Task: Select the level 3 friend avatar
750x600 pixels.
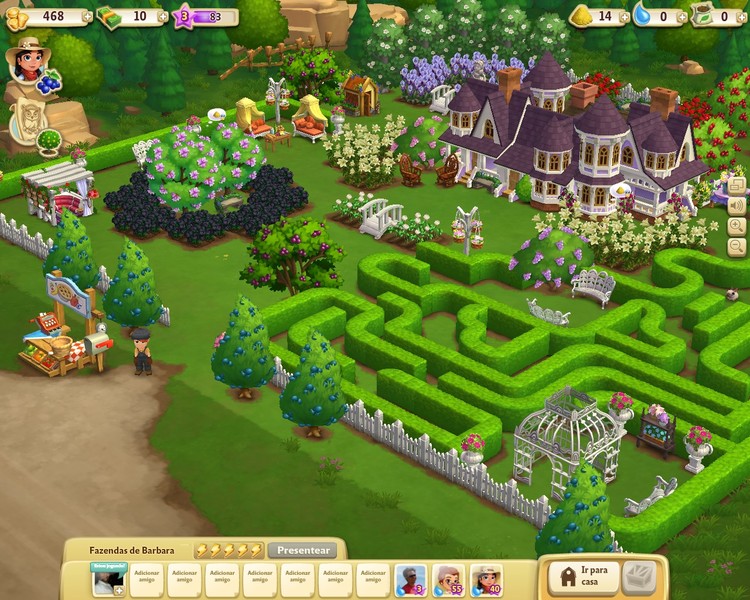Action: (410, 580)
